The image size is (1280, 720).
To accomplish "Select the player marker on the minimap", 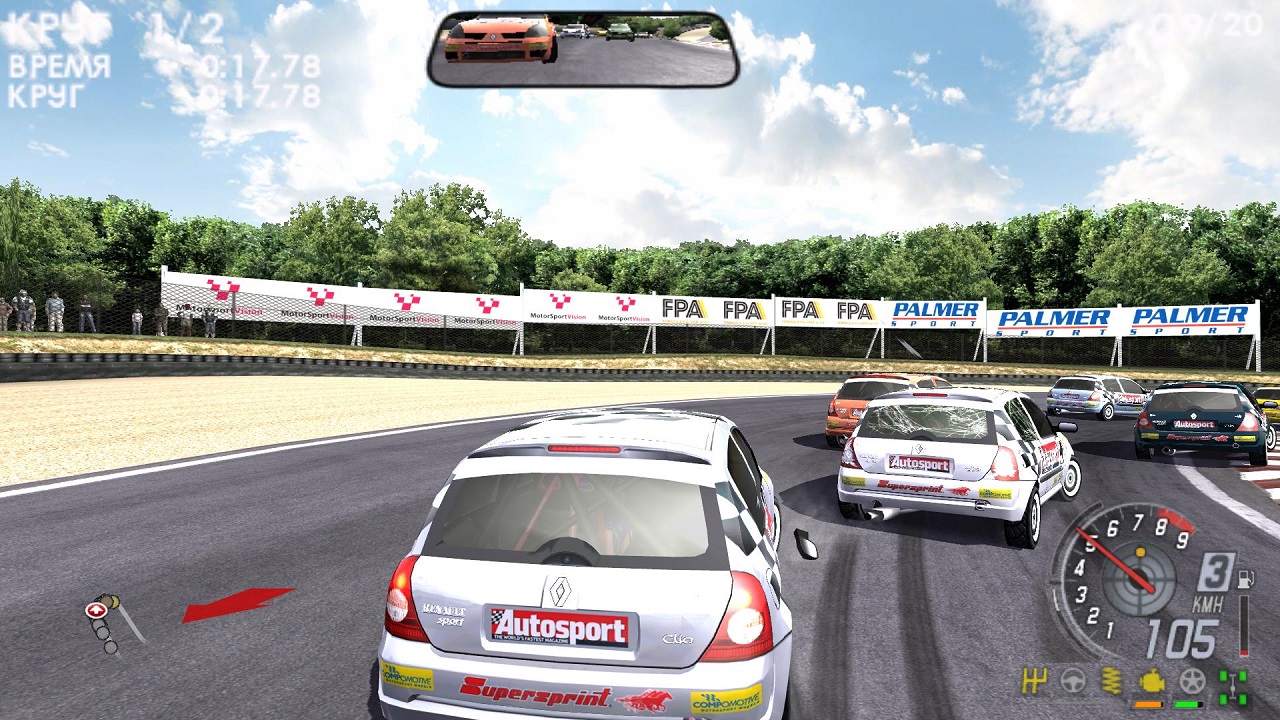I will [x=97, y=609].
